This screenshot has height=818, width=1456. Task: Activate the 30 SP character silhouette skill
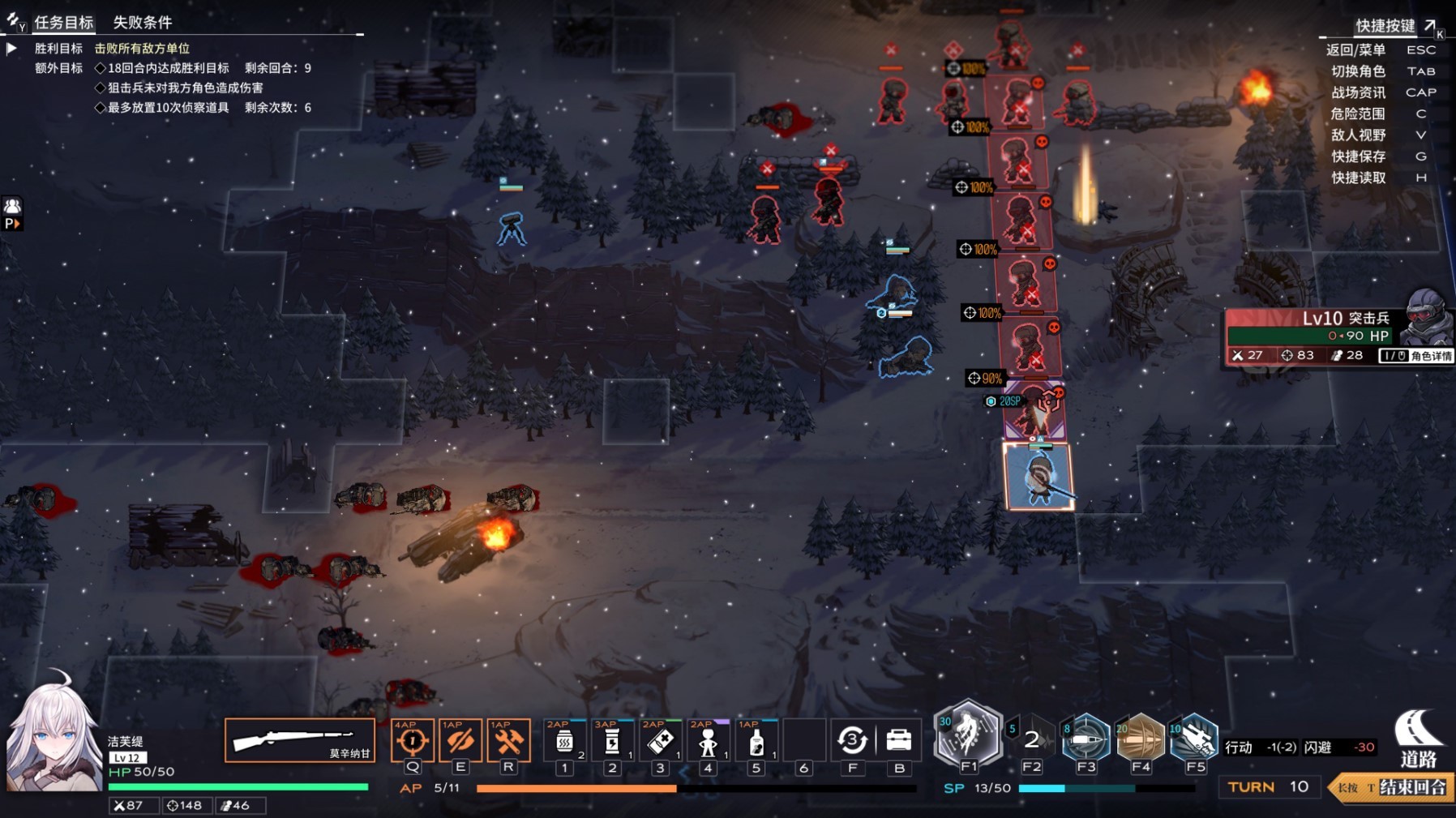(x=968, y=735)
